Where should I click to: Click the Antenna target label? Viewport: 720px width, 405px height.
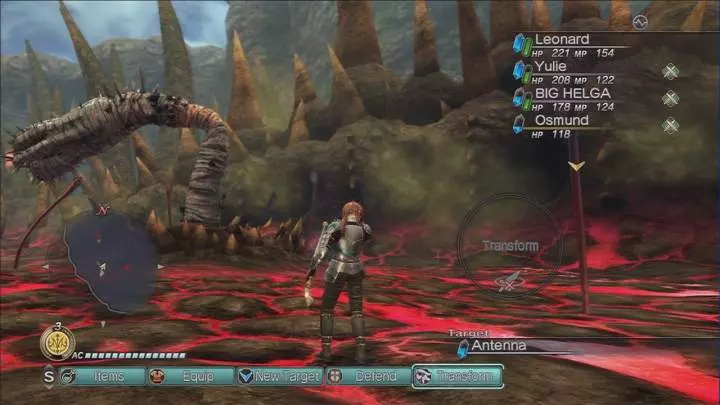pyautogui.click(x=500, y=346)
